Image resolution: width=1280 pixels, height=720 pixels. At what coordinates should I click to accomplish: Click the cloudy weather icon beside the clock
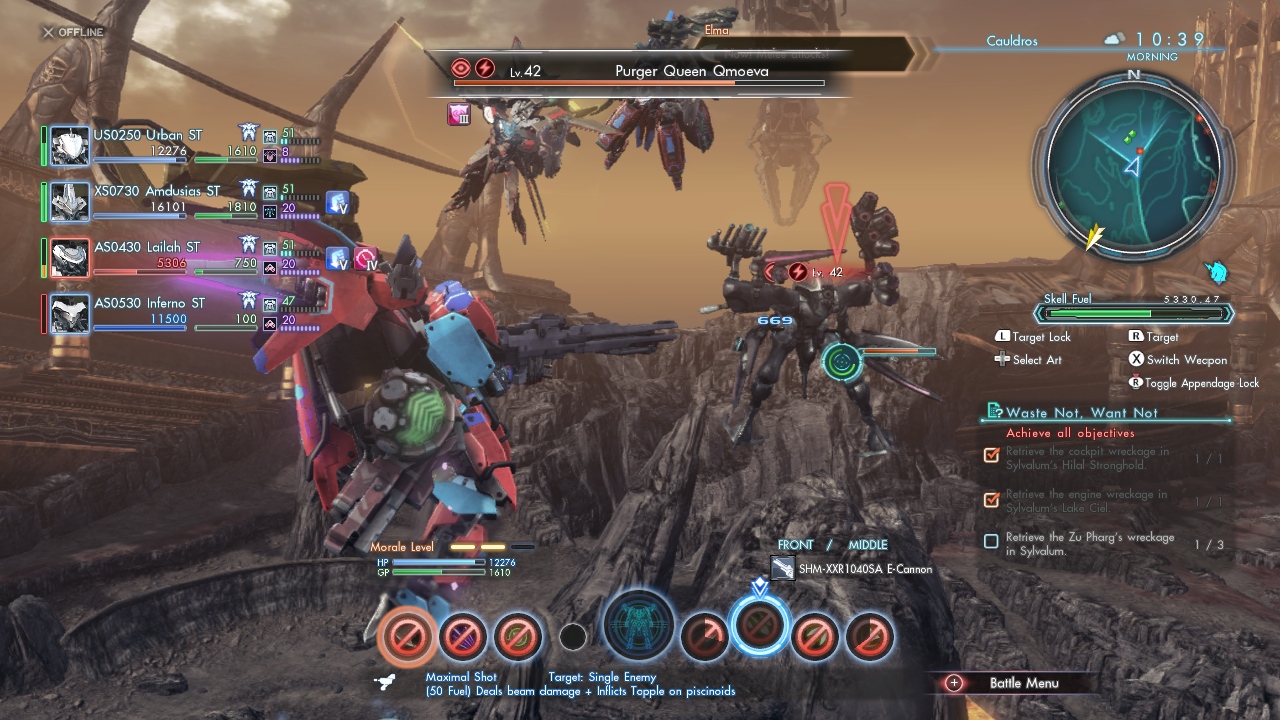pos(1114,39)
